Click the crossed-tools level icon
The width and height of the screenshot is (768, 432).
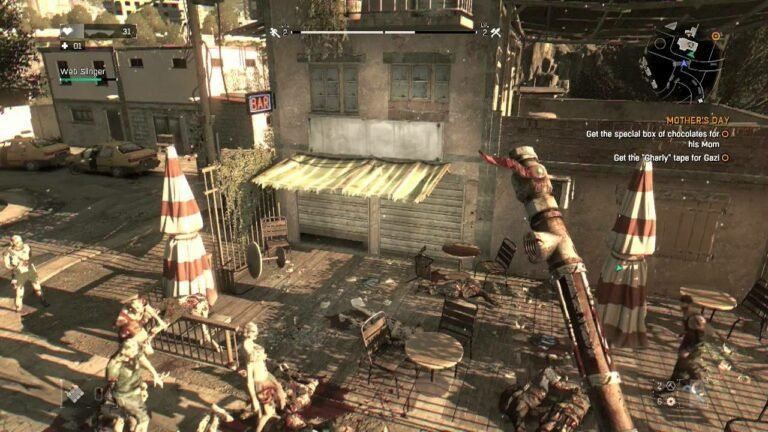pos(494,33)
